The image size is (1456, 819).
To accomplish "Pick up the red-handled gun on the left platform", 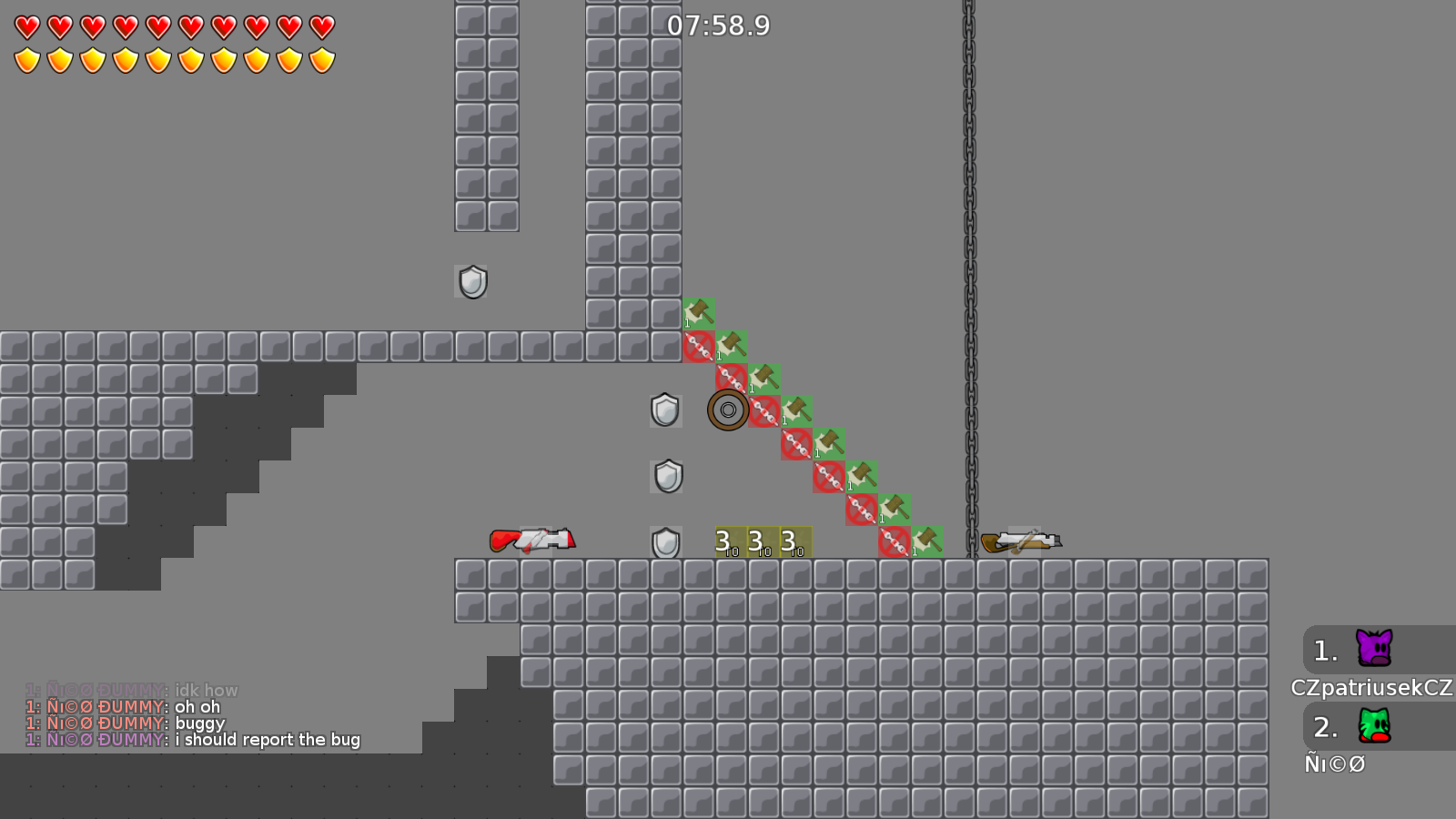I will point(532,540).
